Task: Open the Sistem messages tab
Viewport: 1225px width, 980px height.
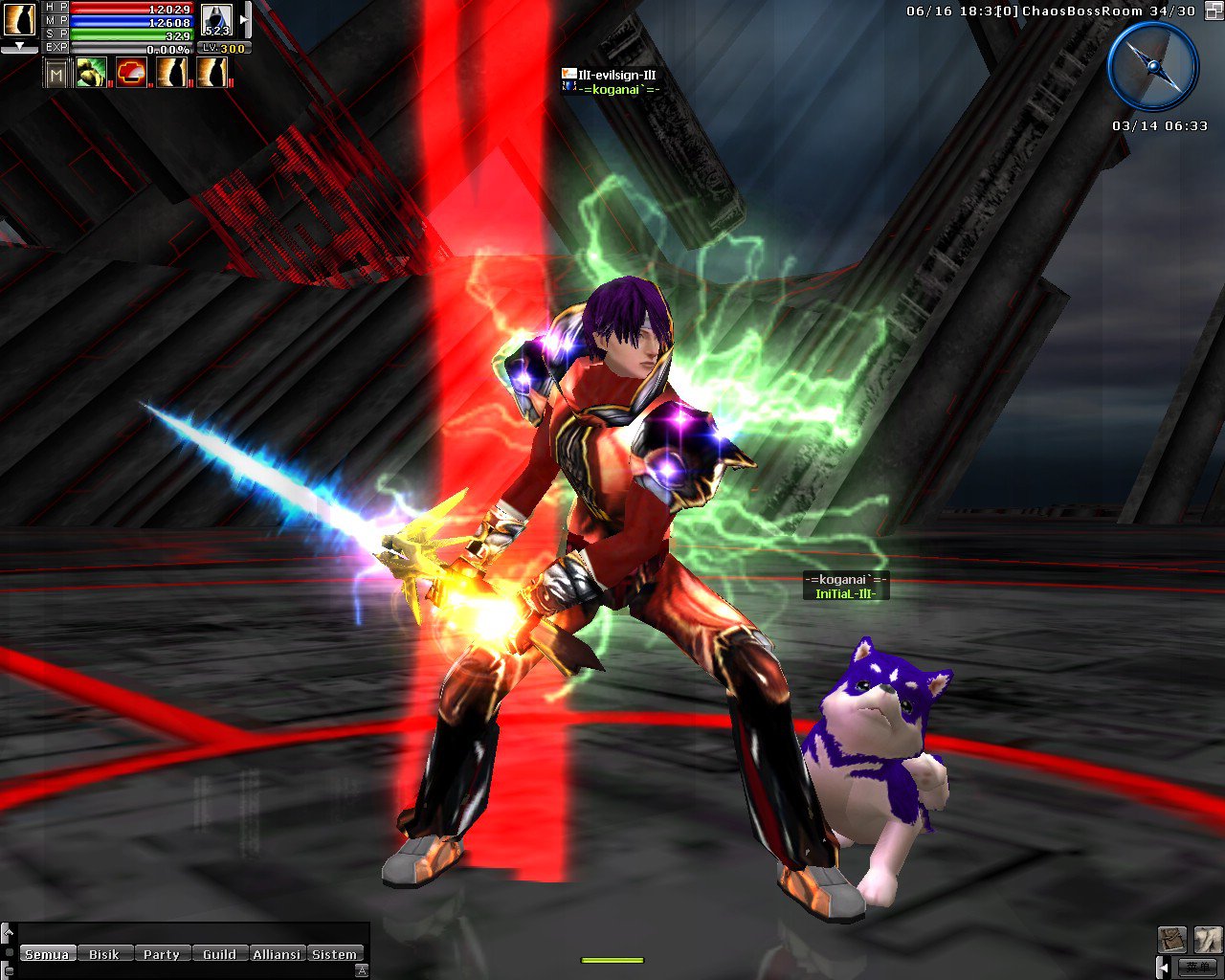Action: pos(334,954)
